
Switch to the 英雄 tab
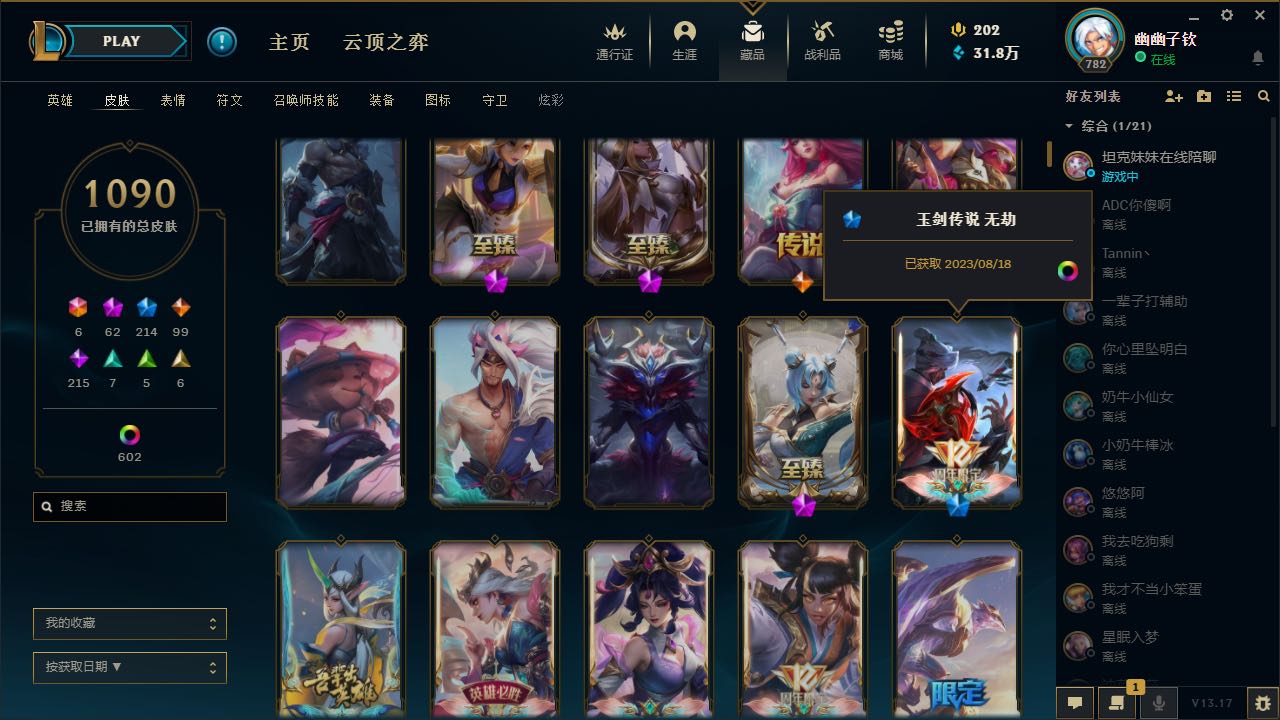pos(58,100)
